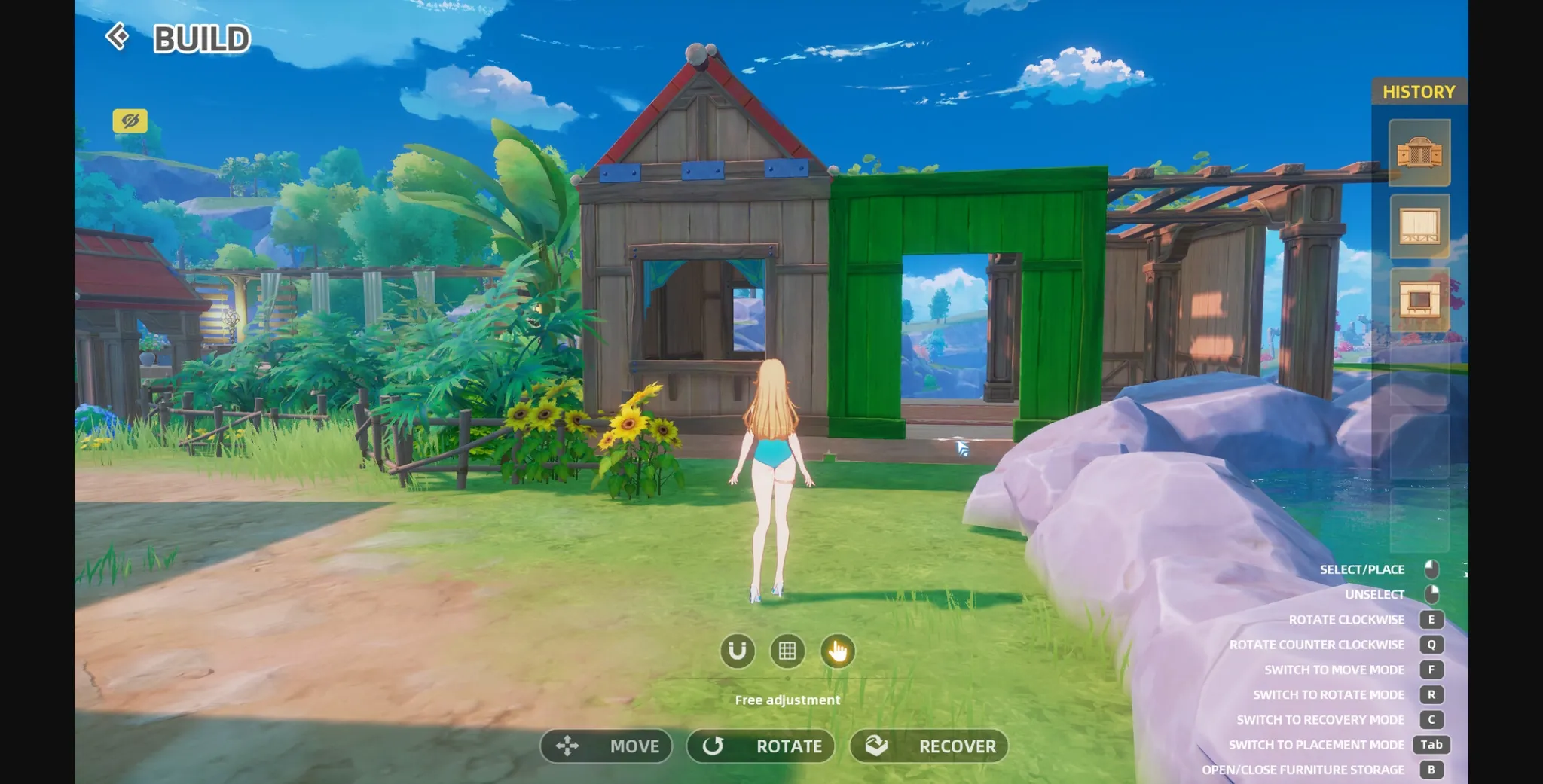1543x784 pixels.
Task: Click the SWITCH TO MOVE MODE text
Action: coord(1334,669)
